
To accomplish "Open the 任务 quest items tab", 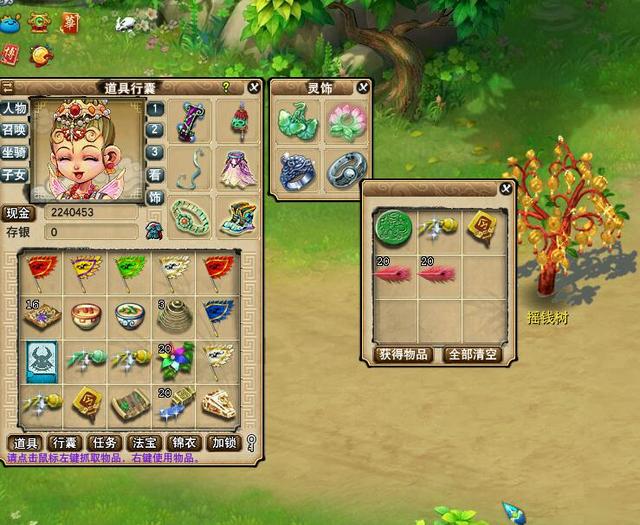I will pyautogui.click(x=104, y=442).
